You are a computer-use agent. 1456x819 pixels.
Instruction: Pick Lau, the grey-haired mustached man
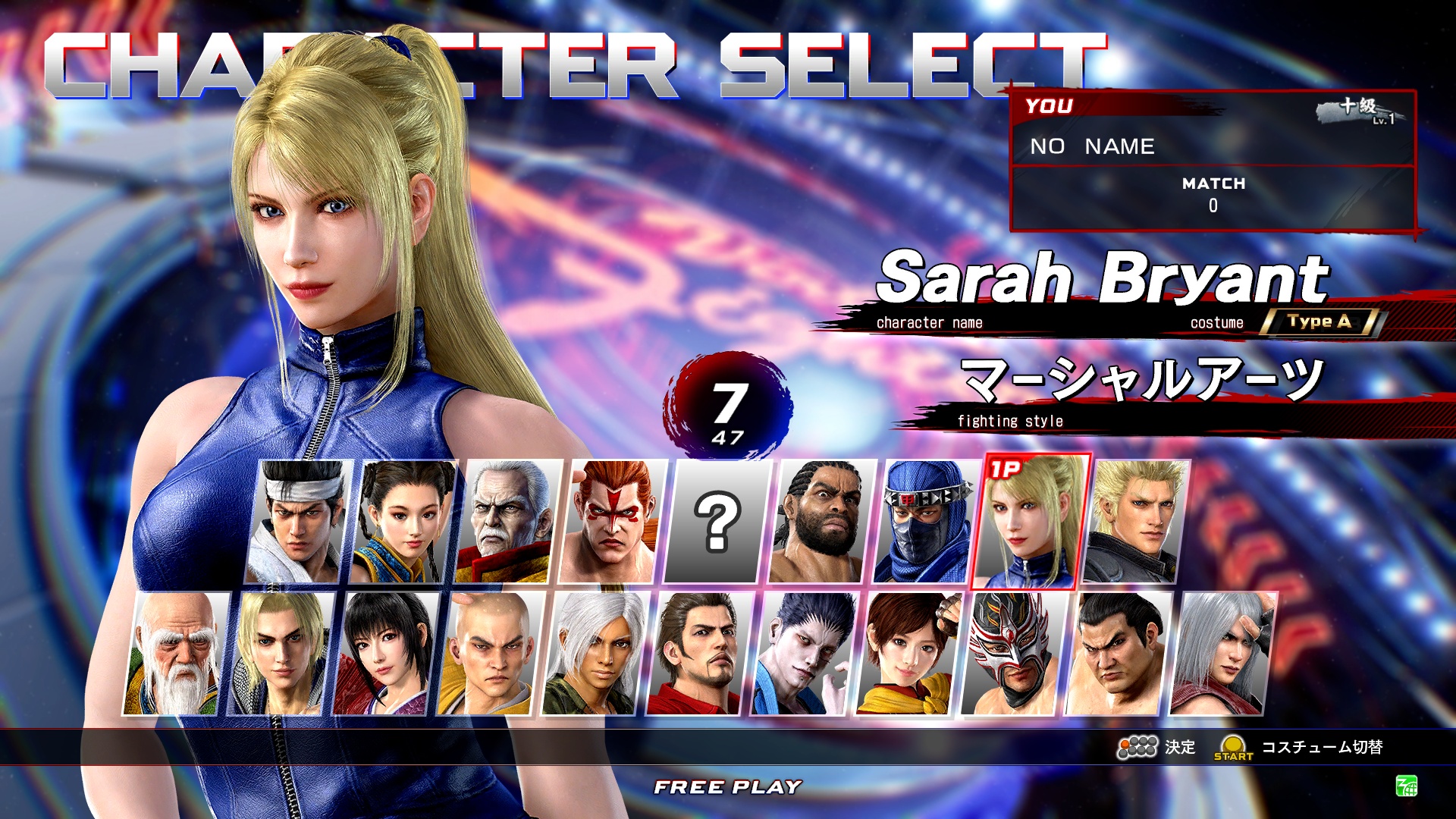(508, 522)
